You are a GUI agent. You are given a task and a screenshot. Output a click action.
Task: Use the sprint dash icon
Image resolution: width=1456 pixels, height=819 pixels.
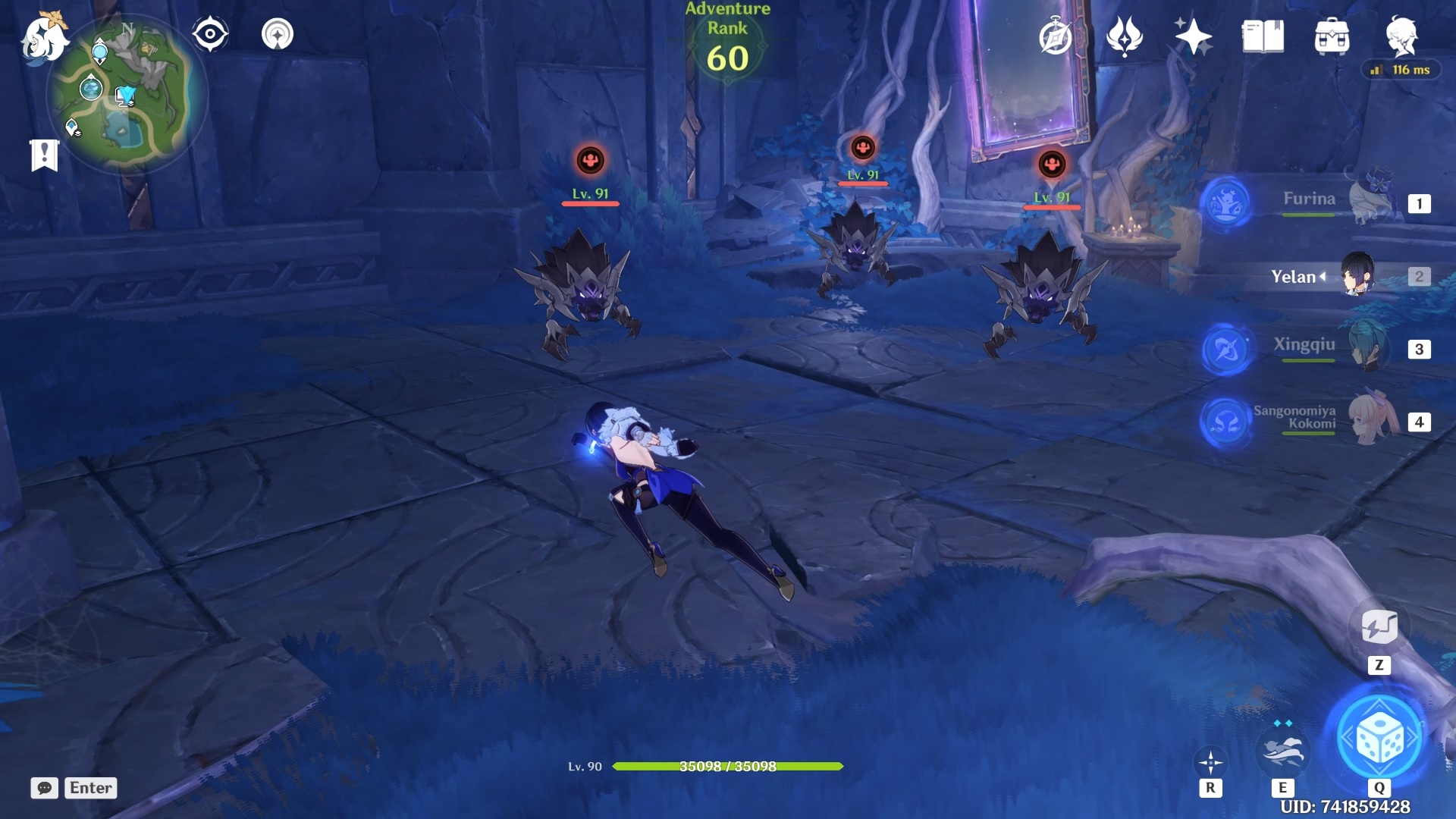tap(1210, 761)
